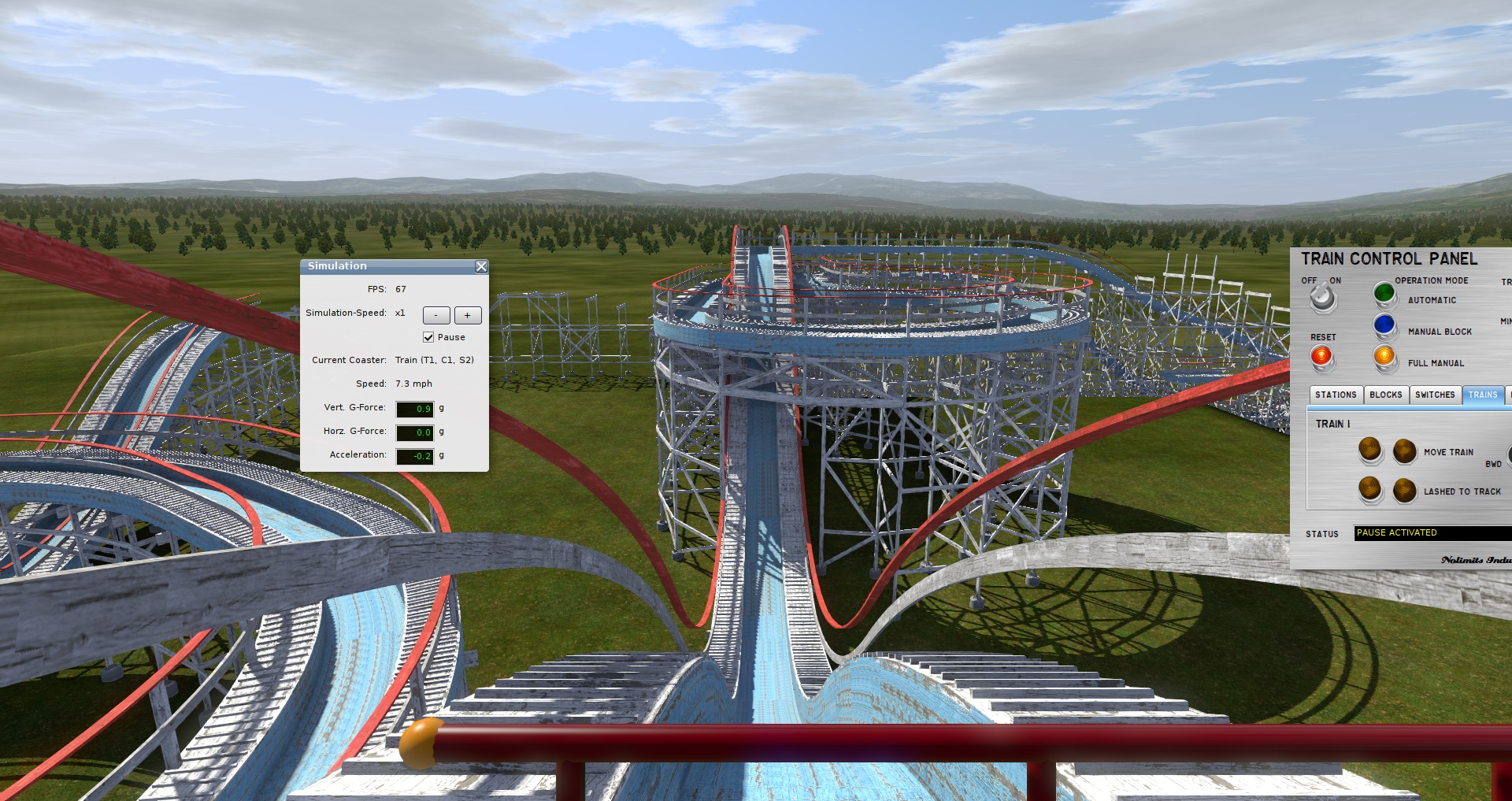Select the Trains tab

click(1483, 395)
